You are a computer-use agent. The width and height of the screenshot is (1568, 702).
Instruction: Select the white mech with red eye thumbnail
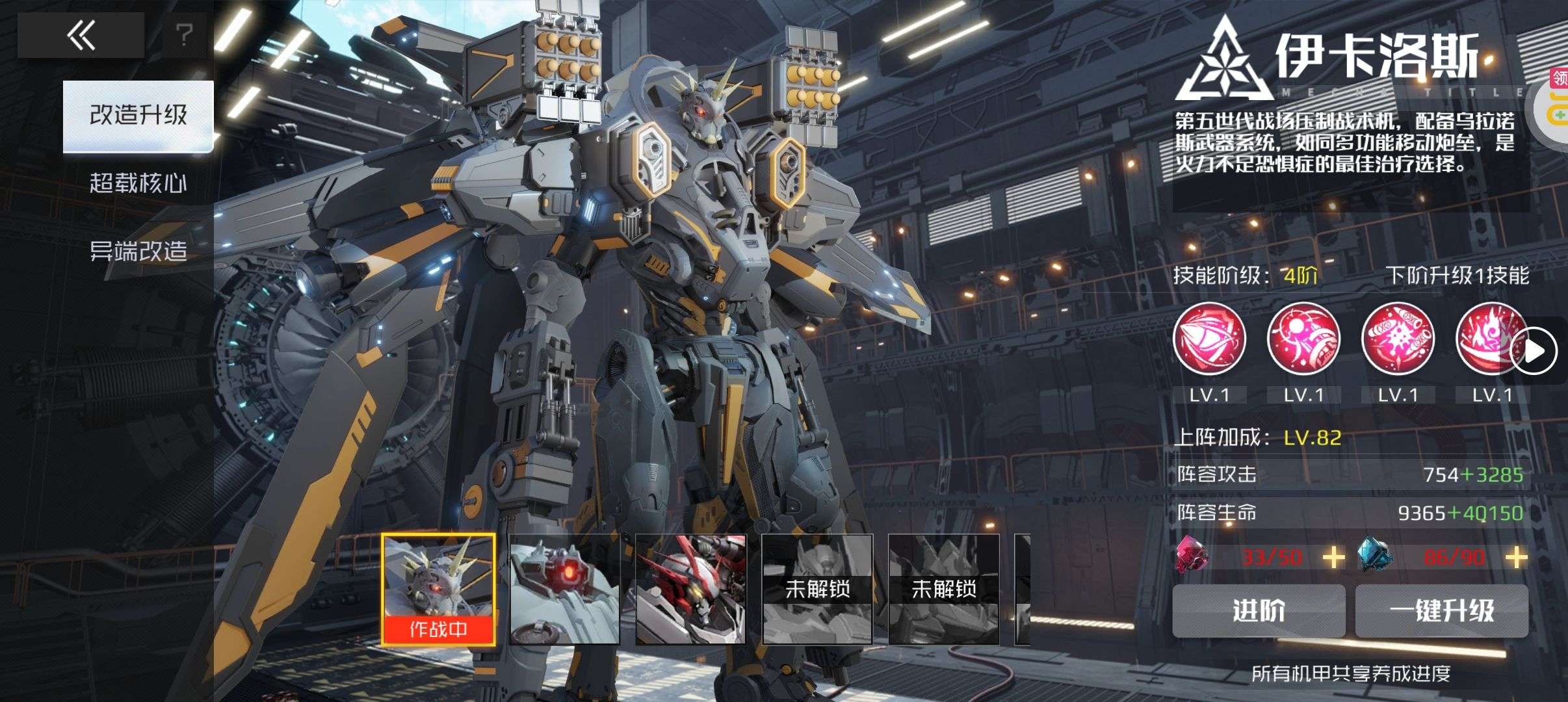(564, 589)
